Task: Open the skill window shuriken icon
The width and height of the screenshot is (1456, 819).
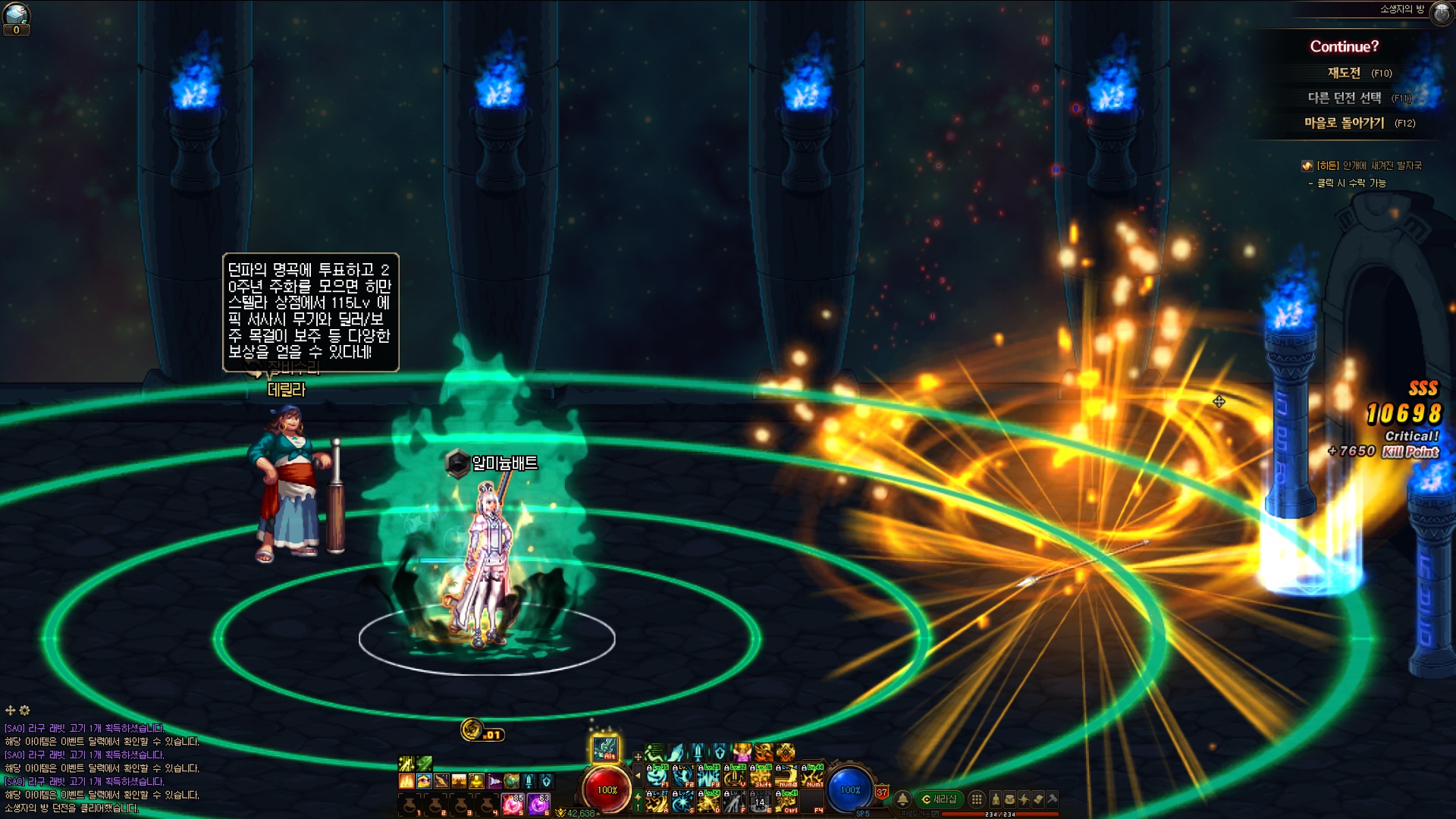Action: [x=1024, y=799]
